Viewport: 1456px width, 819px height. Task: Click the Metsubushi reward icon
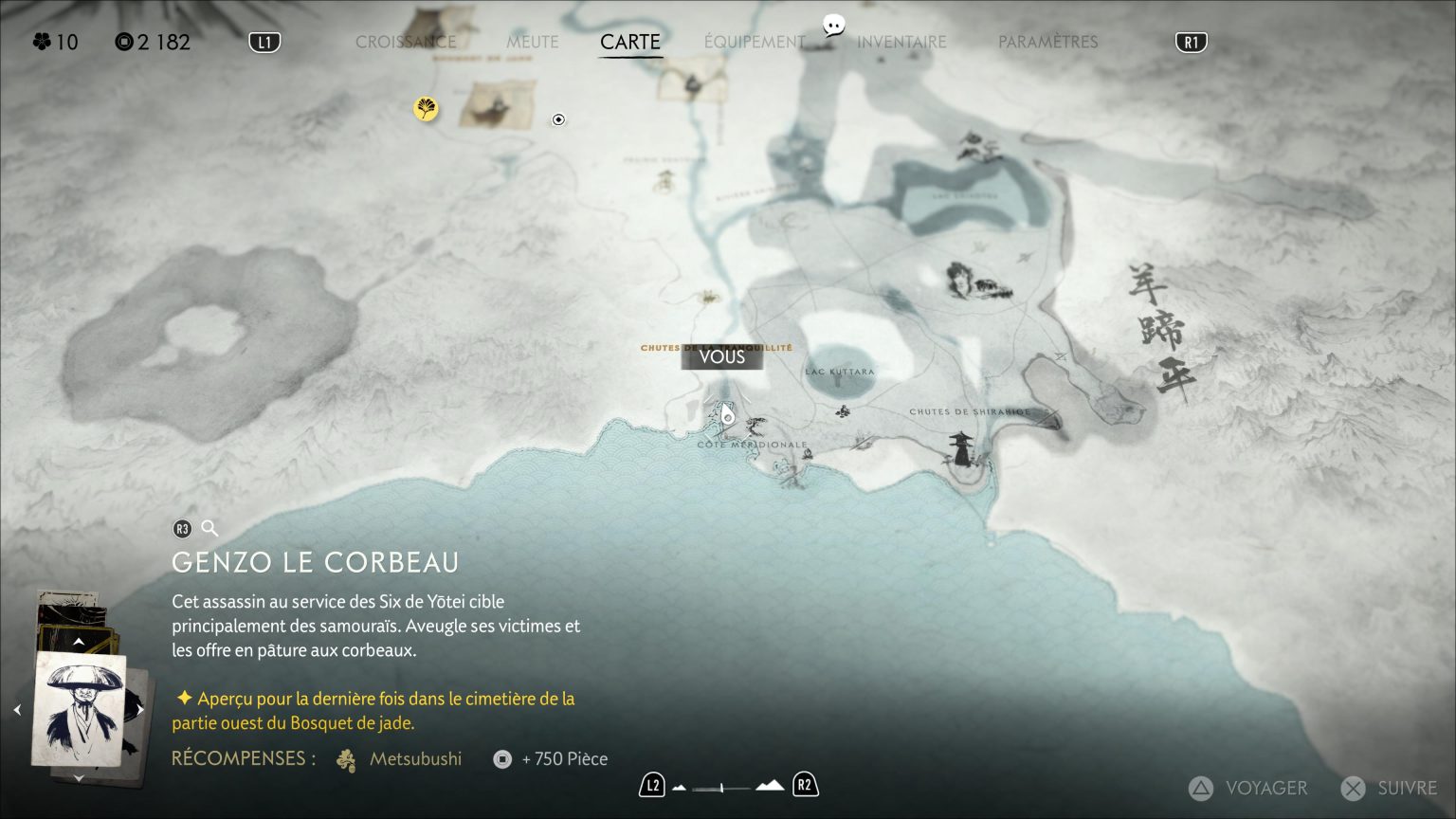click(x=345, y=759)
